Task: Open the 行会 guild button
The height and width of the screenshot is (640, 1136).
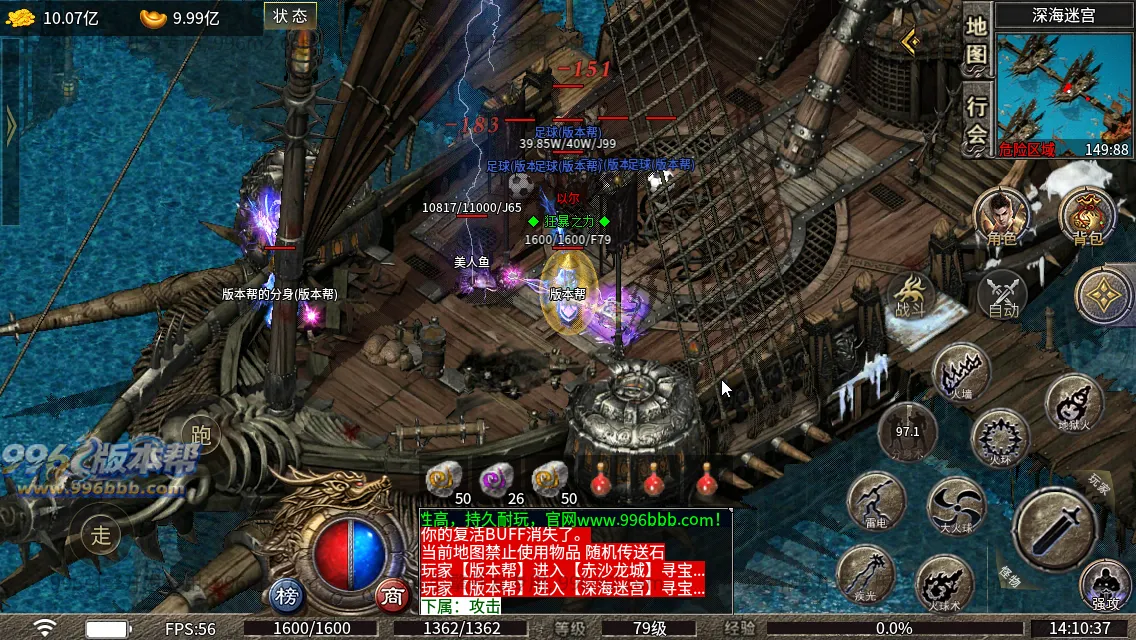Action: point(977,120)
